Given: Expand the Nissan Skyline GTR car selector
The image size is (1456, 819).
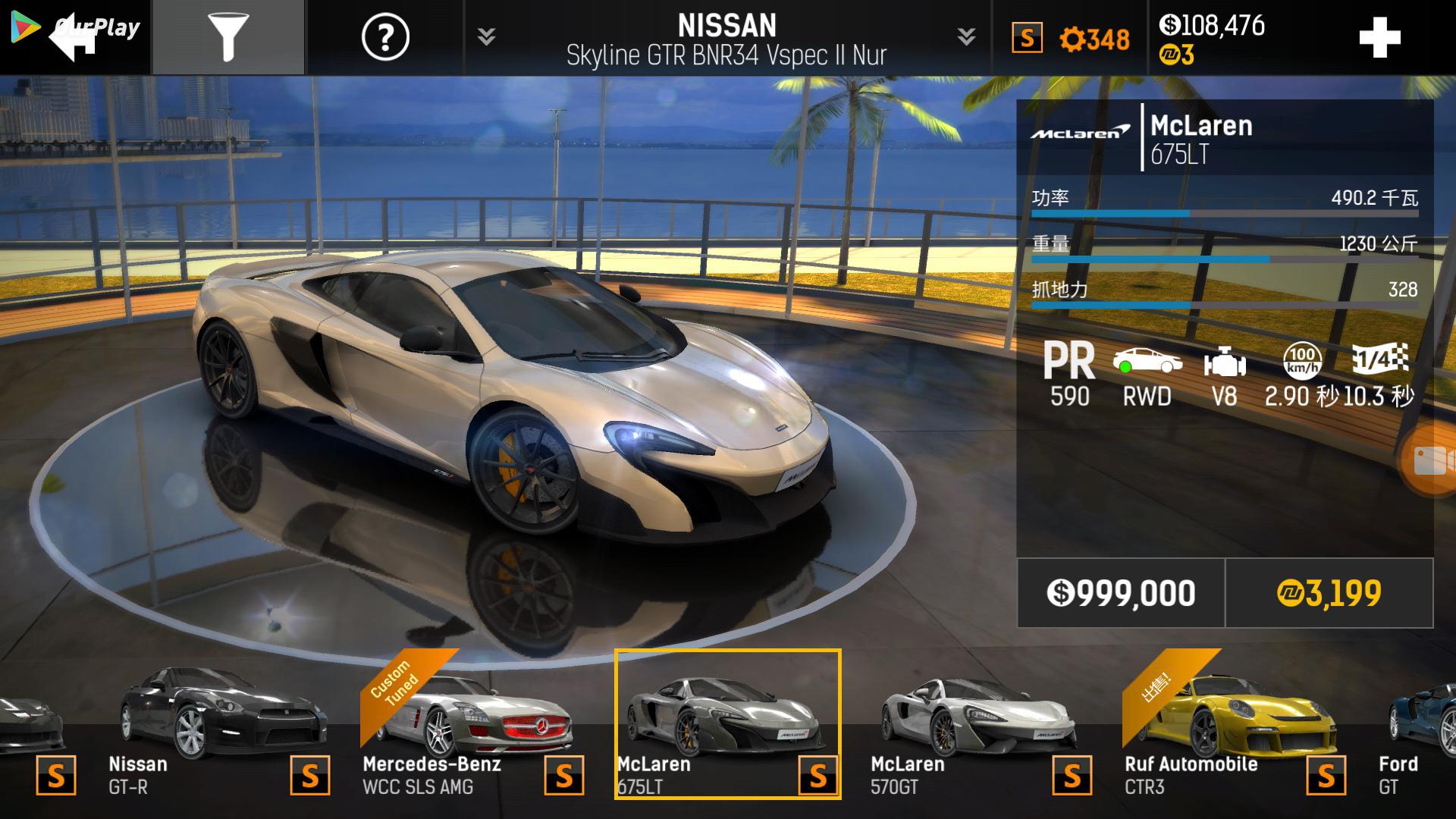Looking at the screenshot, I should point(726,38).
